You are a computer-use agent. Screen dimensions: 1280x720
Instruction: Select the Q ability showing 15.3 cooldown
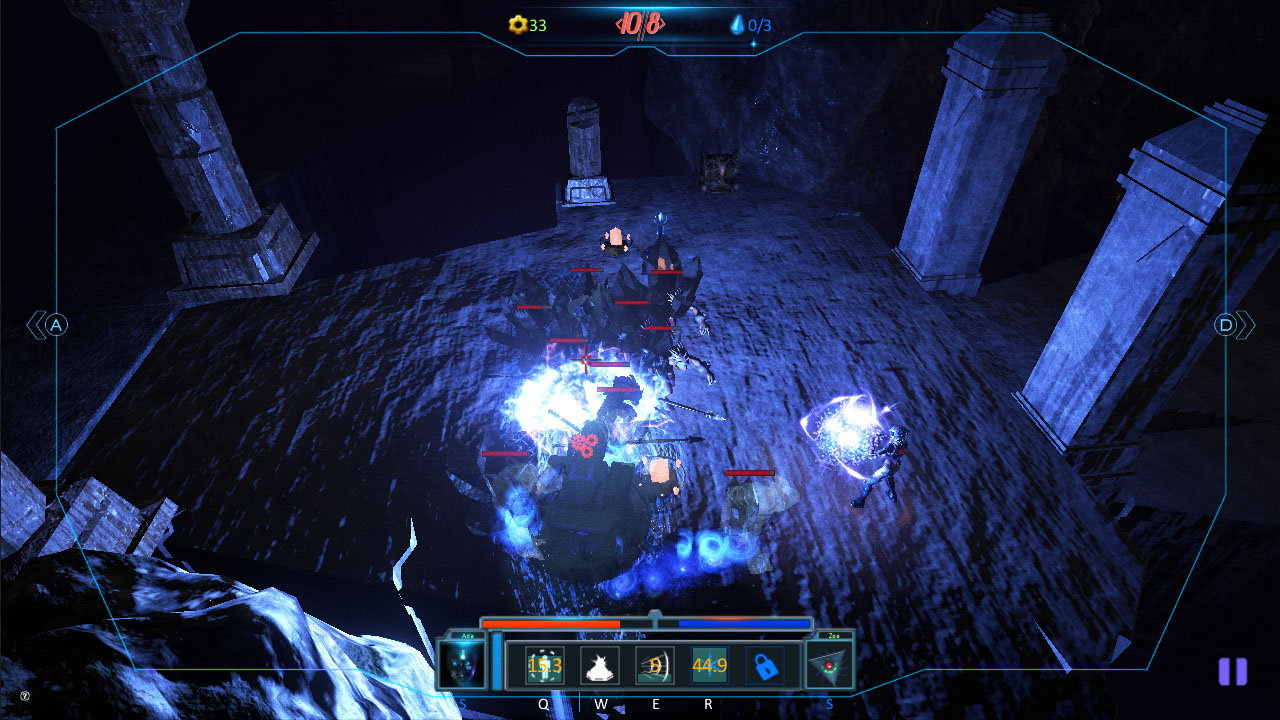543,665
